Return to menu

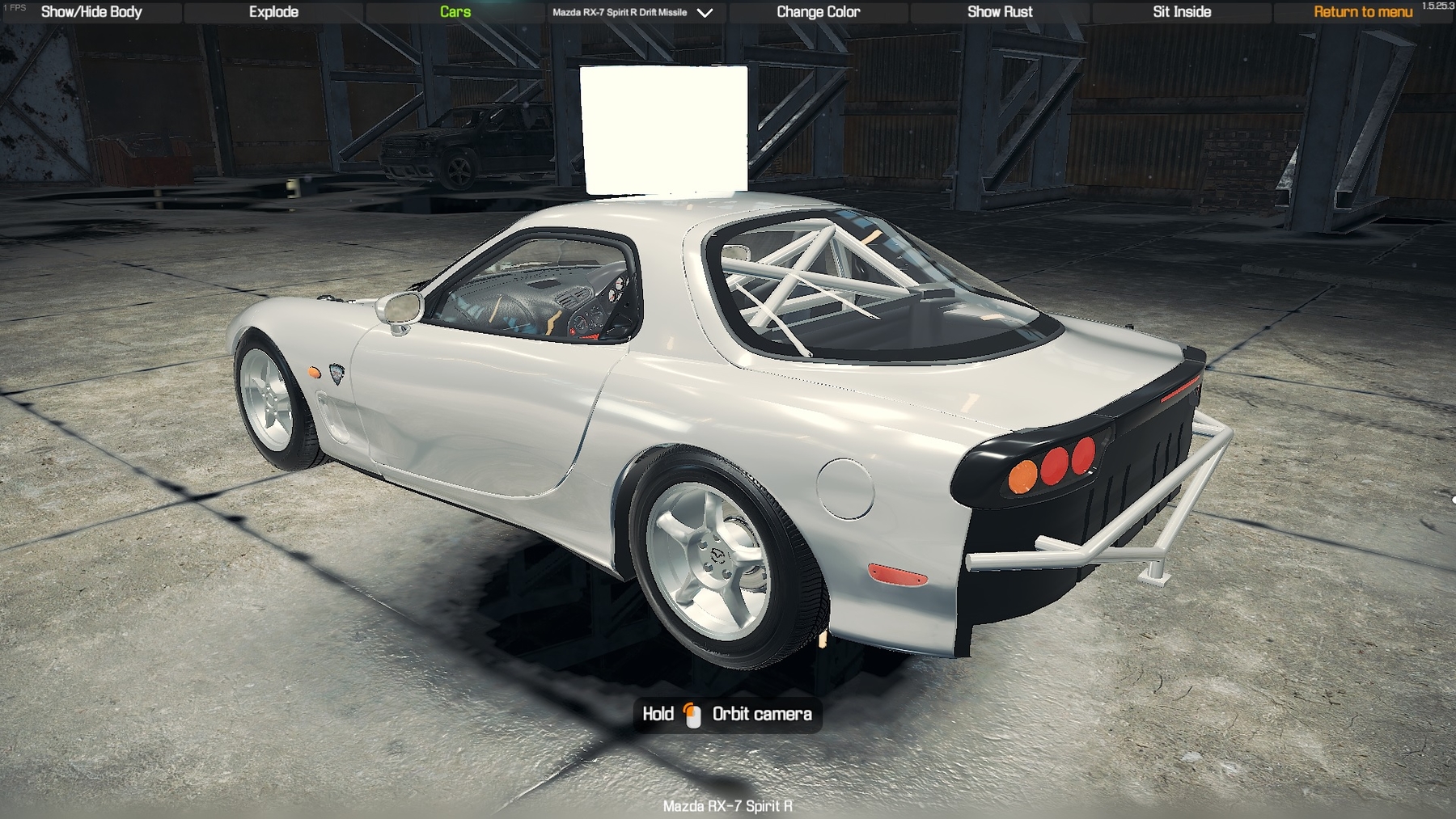point(1362,12)
